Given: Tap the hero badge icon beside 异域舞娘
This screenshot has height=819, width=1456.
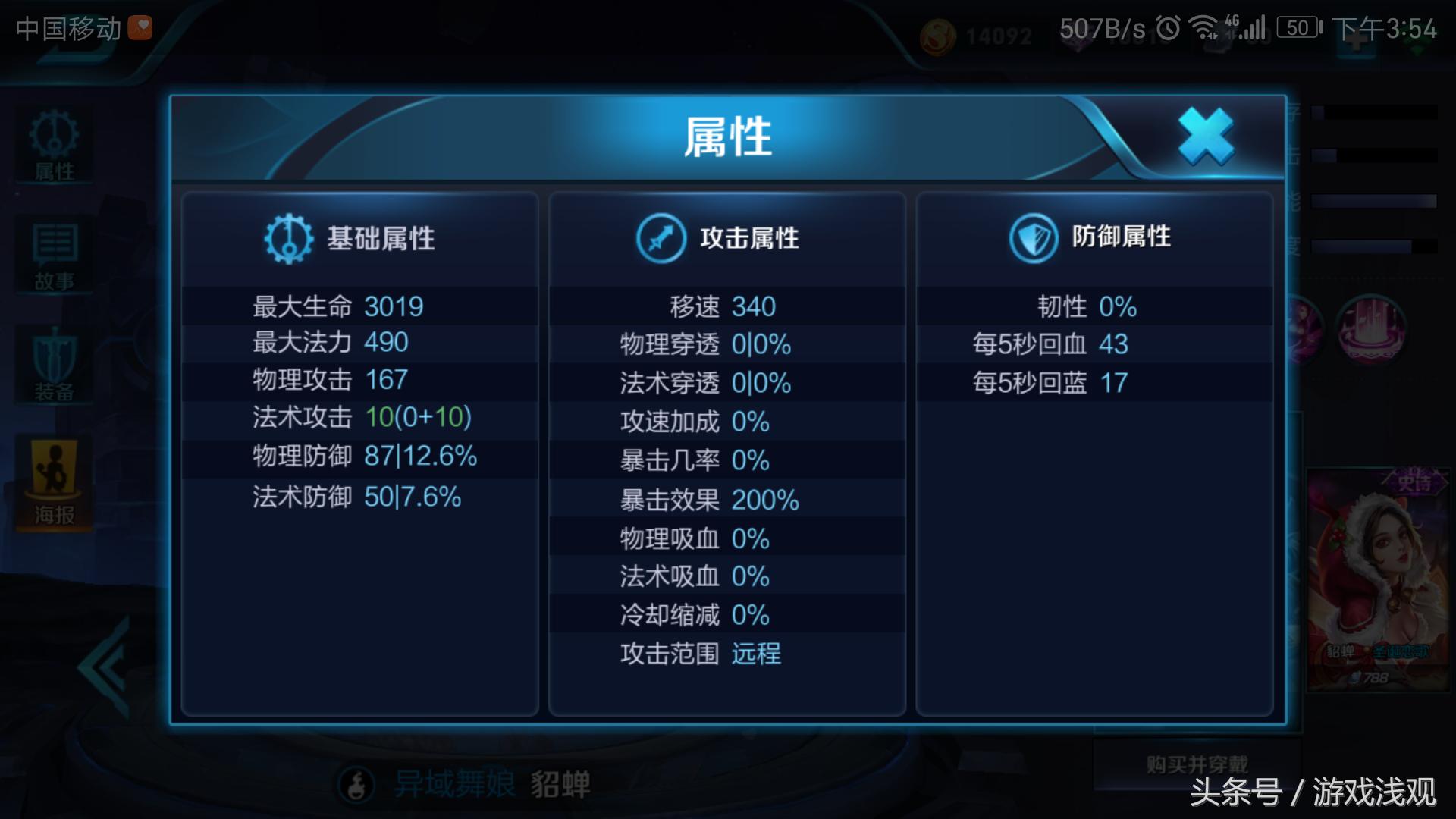Looking at the screenshot, I should coord(356,785).
